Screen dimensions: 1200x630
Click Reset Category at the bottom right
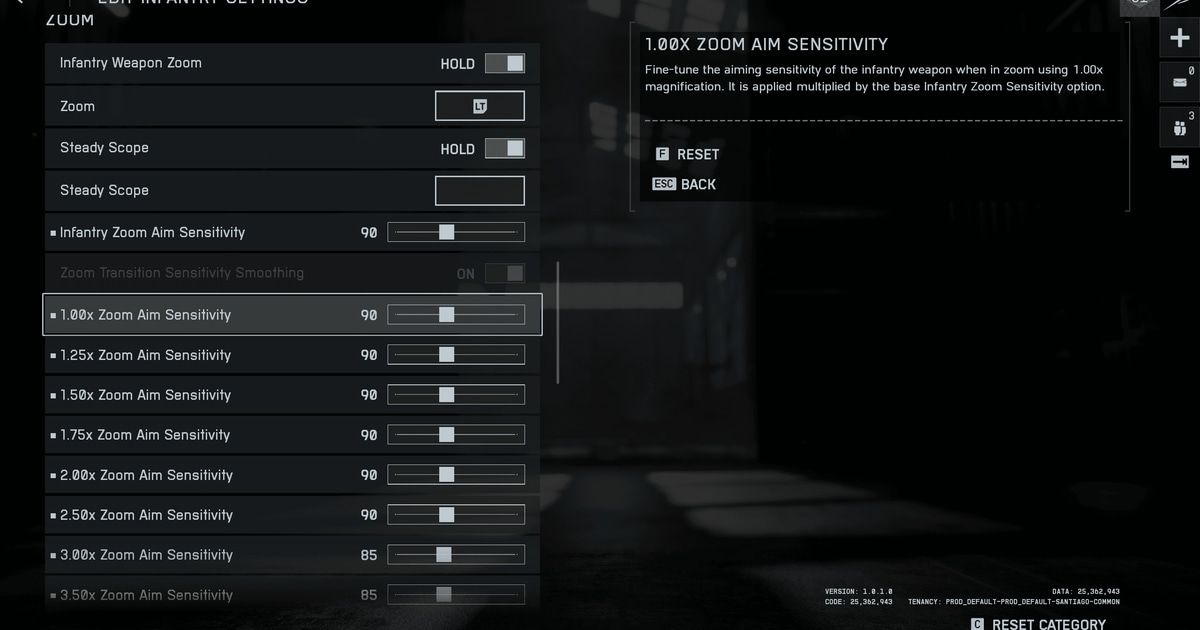click(x=1038, y=624)
